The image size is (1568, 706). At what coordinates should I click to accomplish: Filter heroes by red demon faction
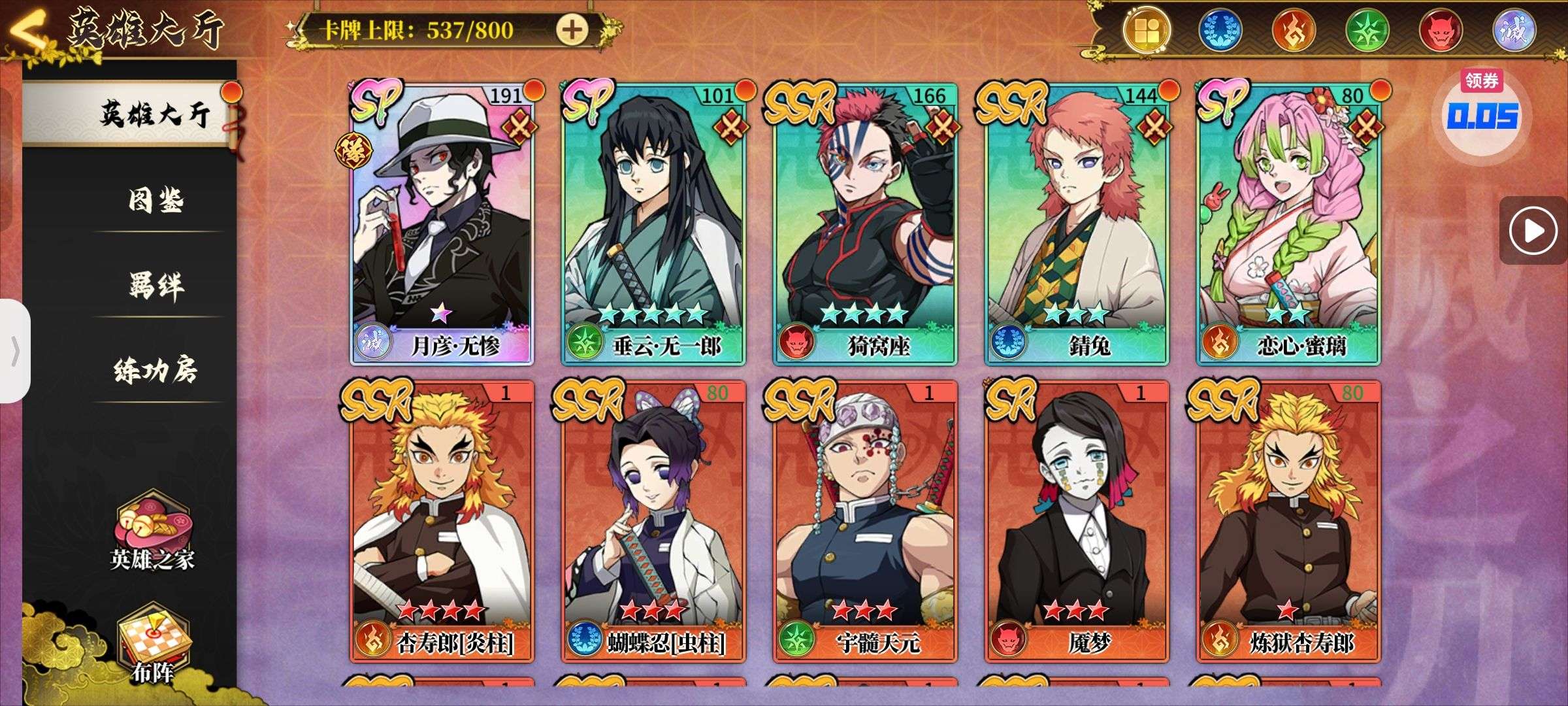click(x=1441, y=30)
